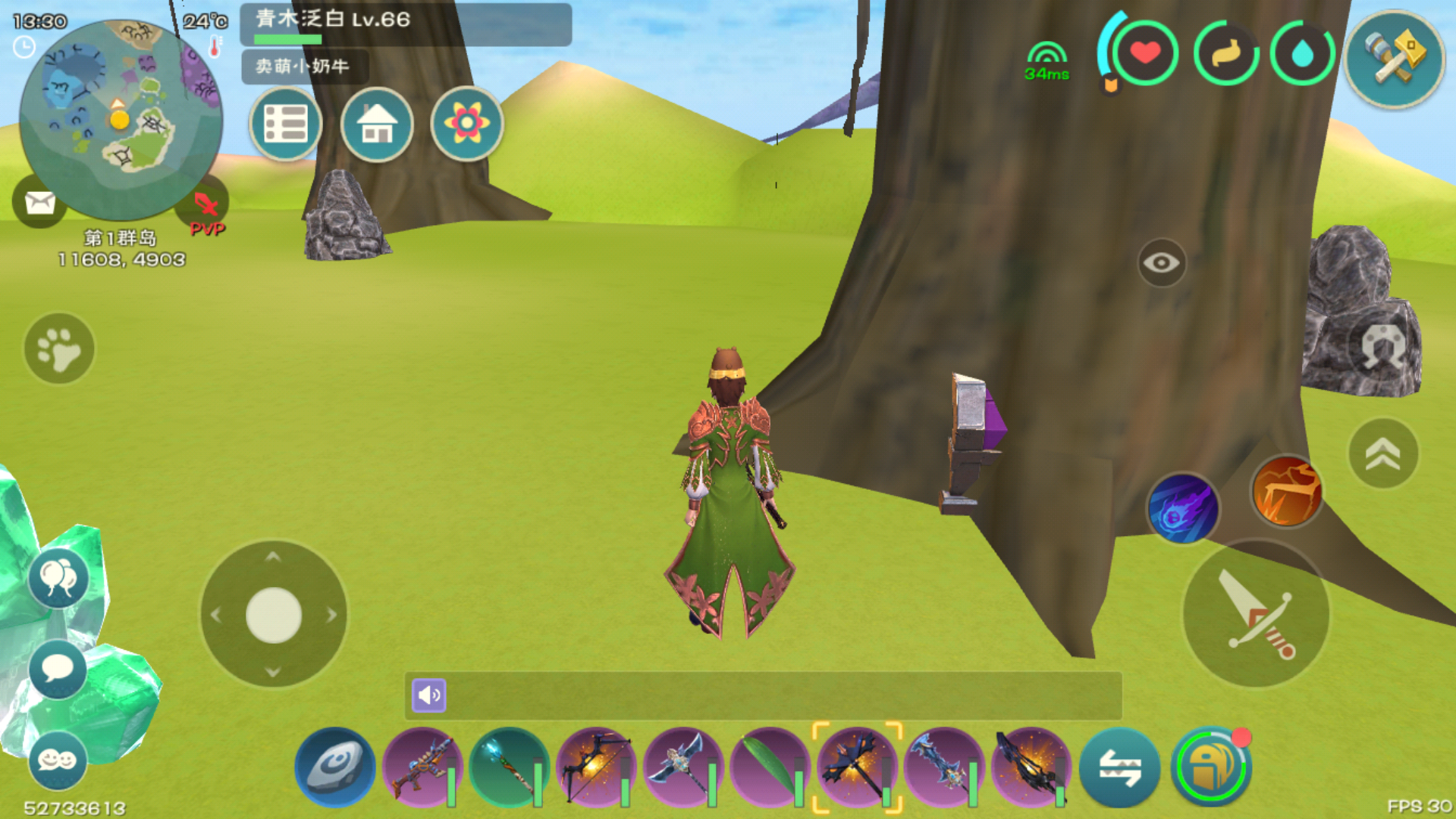The width and height of the screenshot is (1456, 819).
Task: Open the hammer crafting button
Action: click(x=1394, y=59)
